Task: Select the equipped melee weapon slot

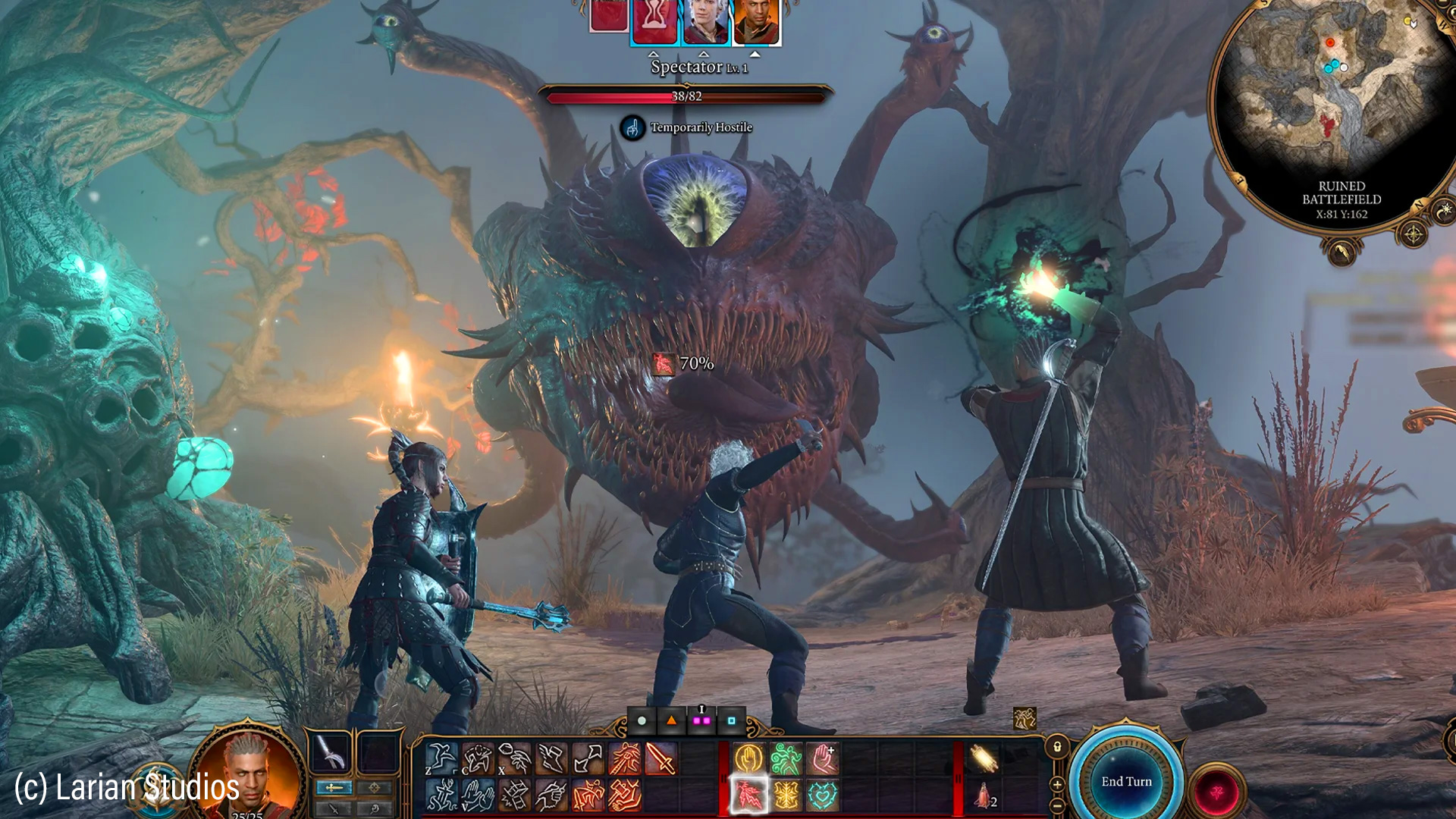Action: pyautogui.click(x=330, y=752)
